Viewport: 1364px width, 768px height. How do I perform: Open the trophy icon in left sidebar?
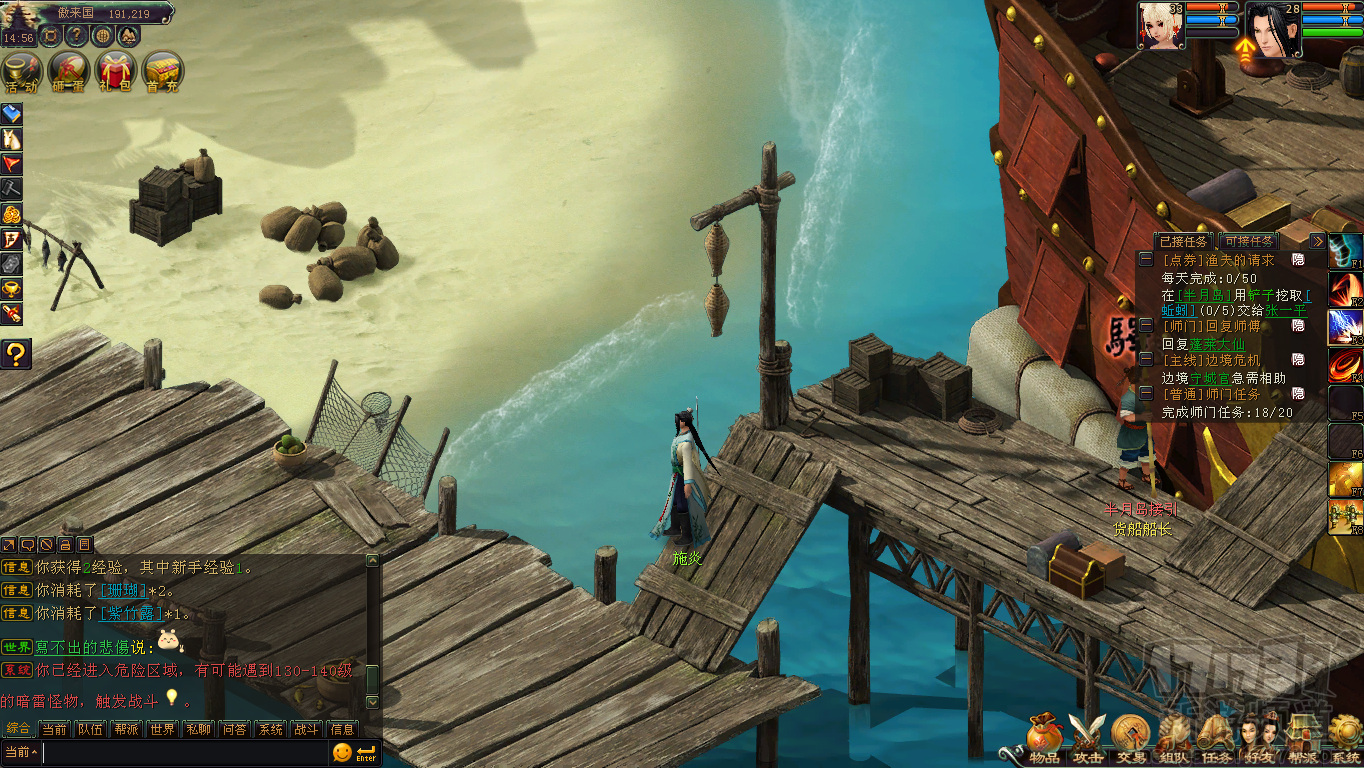(11, 289)
